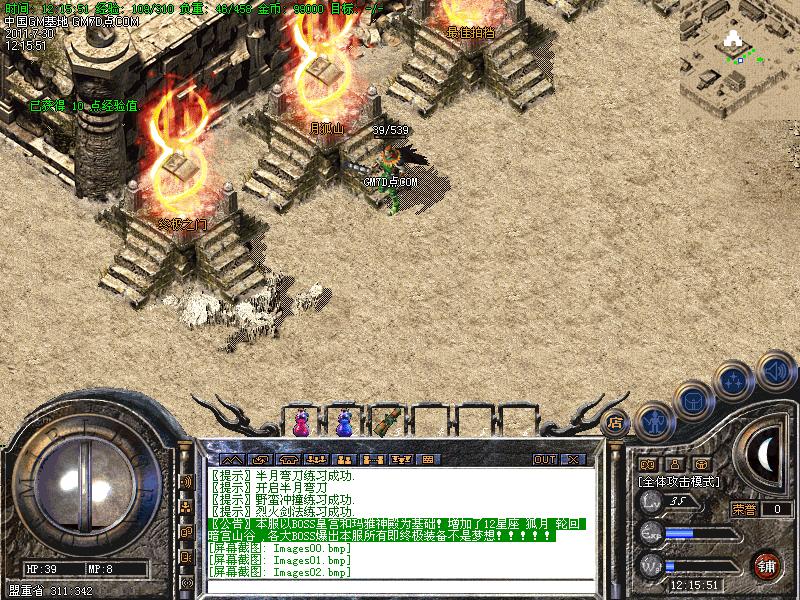Image resolution: width=800 pixels, height=600 pixels.
Task: Click the OUT button on chat bar
Action: tap(544, 459)
